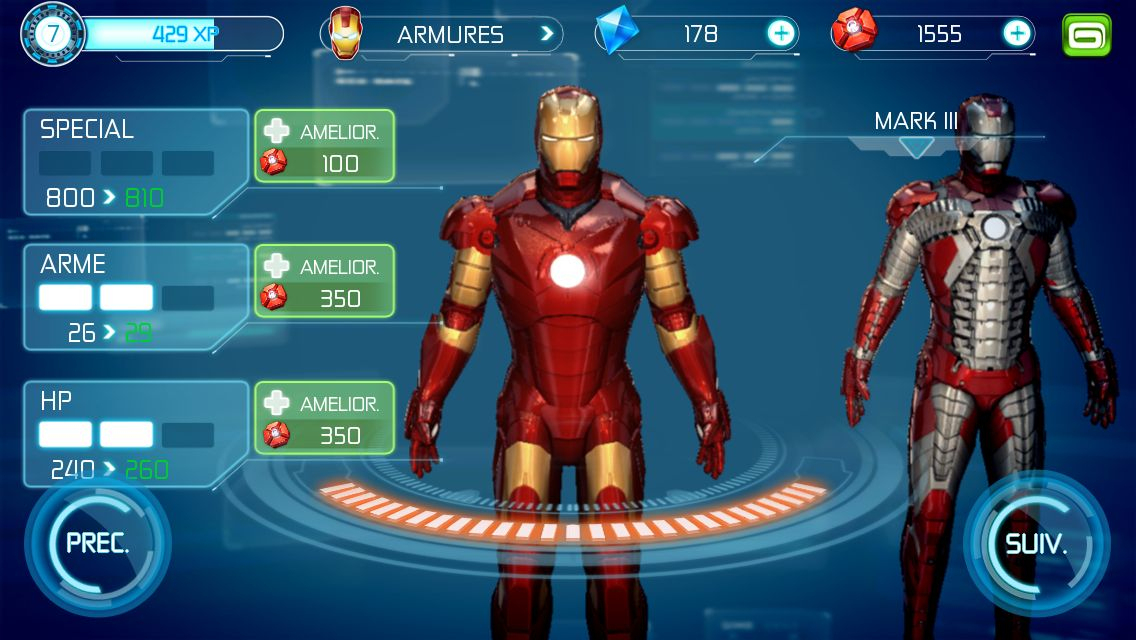The image size is (1136, 640).
Task: Add more blue crystals
Action: point(780,34)
